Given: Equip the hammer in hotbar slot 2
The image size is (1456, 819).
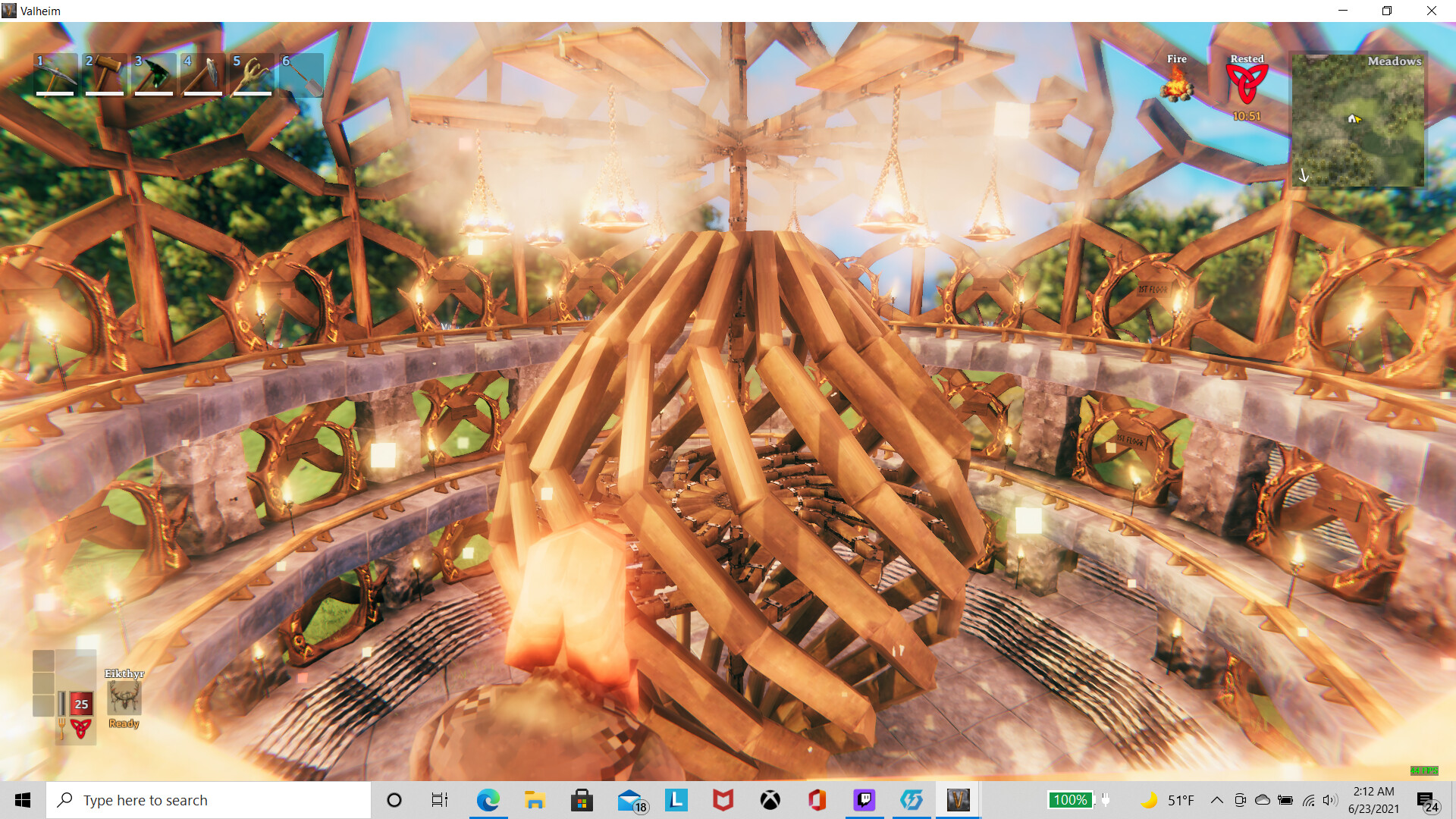Looking at the screenshot, I should pos(104,74).
